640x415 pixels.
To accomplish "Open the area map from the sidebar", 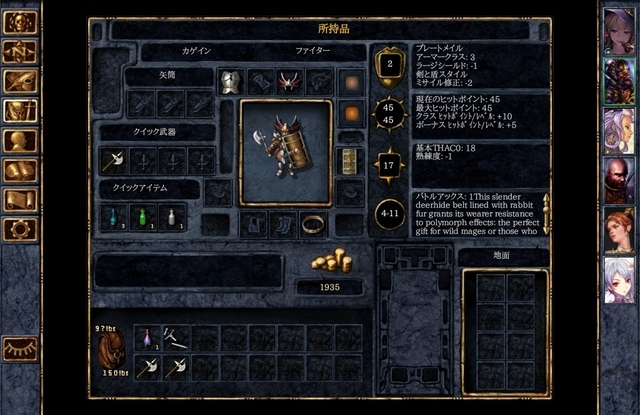I will tap(20, 51).
